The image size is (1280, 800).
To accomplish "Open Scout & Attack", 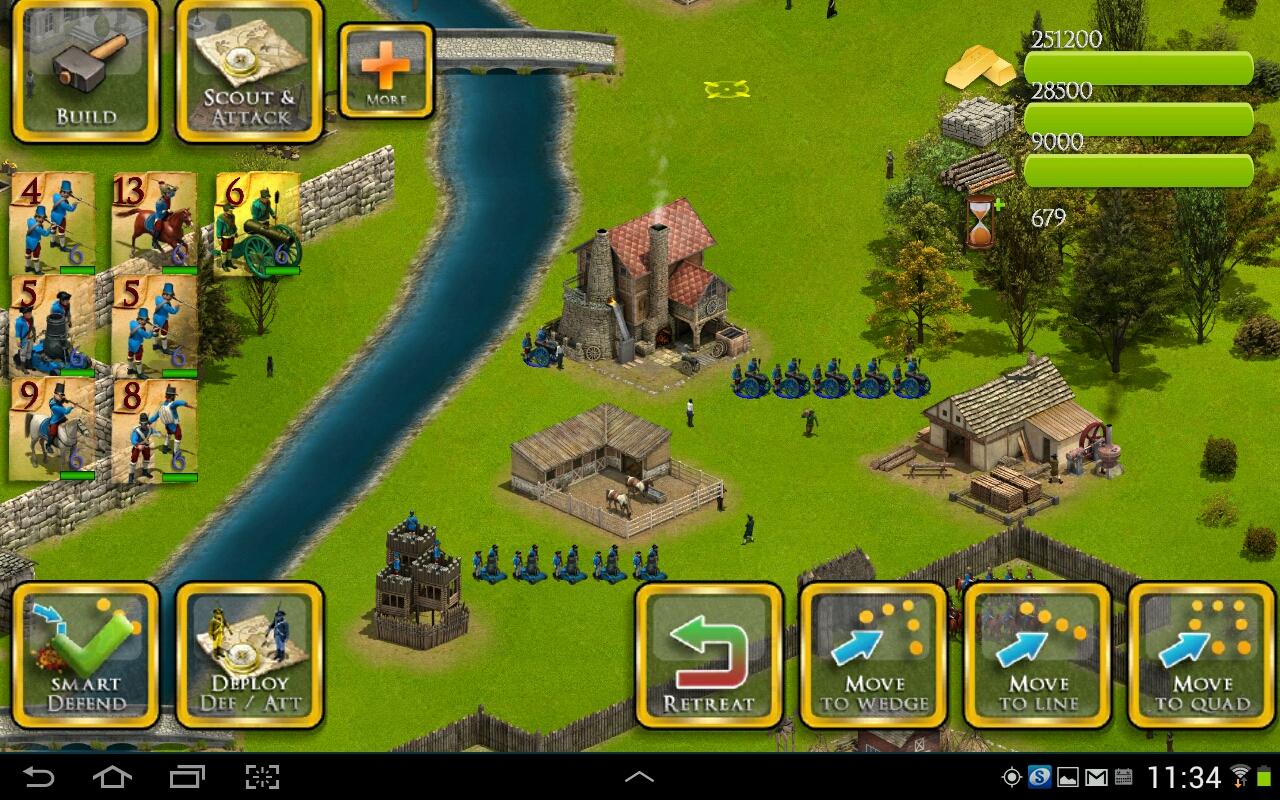I will point(249,70).
